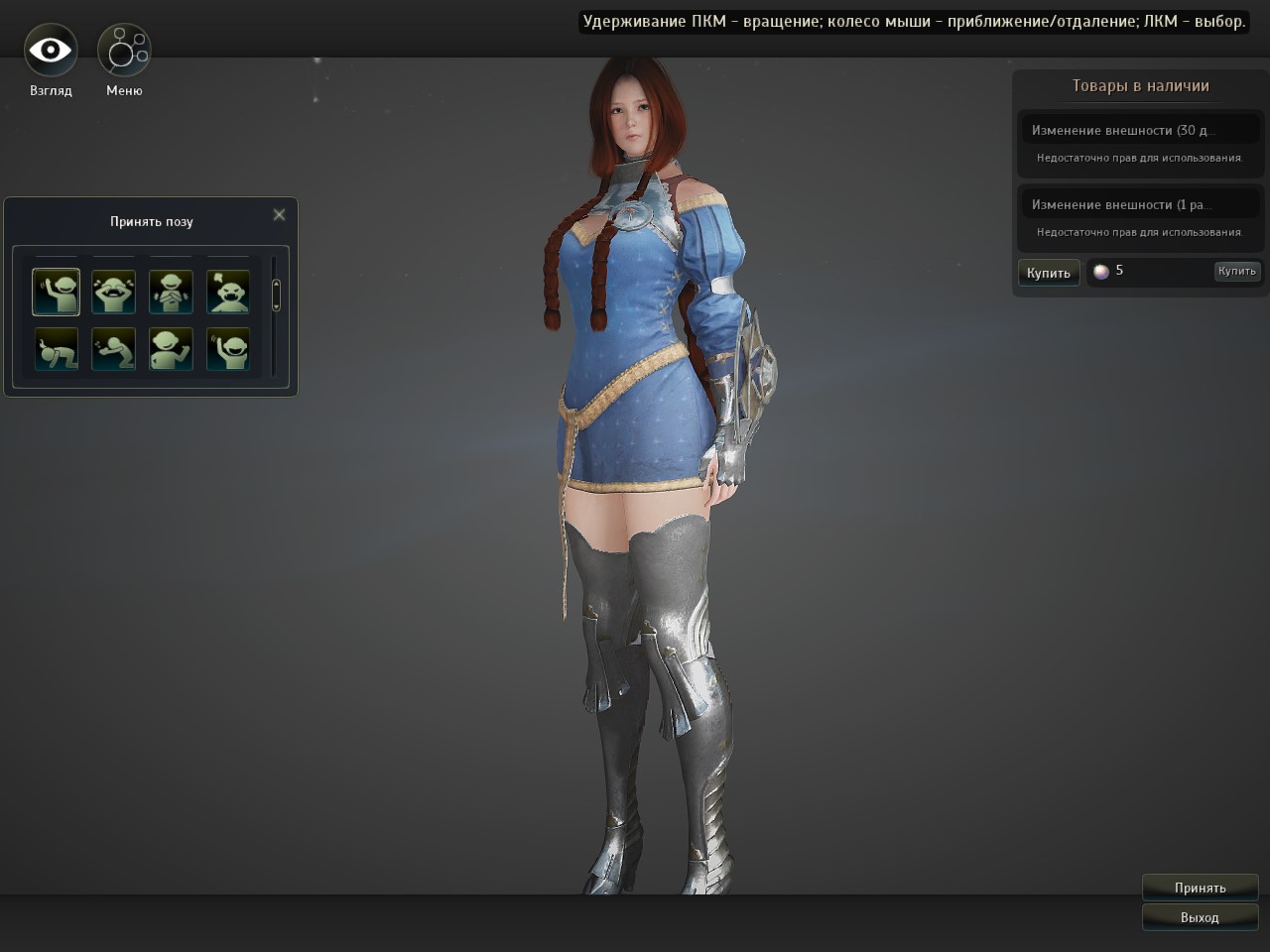Click the pose list scrollbar handle
The image size is (1270, 952).
point(276,295)
